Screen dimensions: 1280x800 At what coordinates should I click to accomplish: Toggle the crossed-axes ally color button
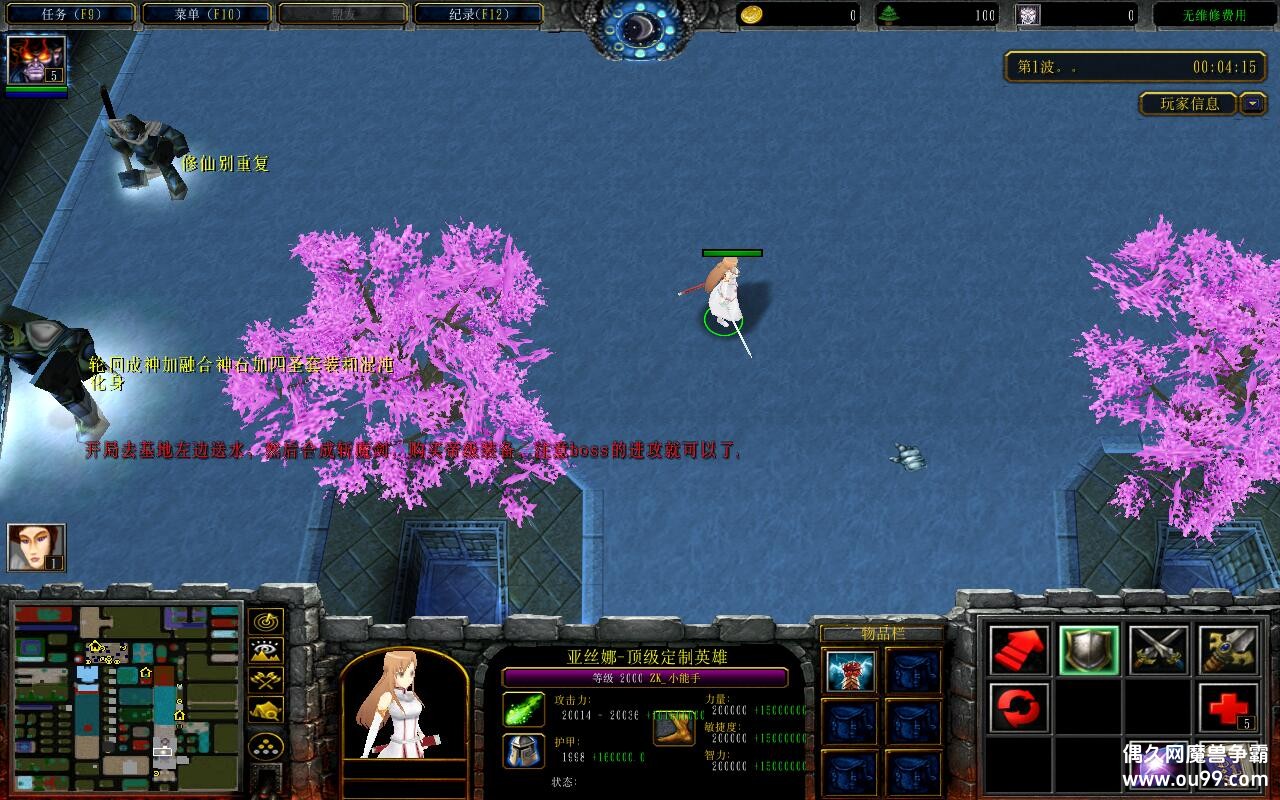point(266,681)
